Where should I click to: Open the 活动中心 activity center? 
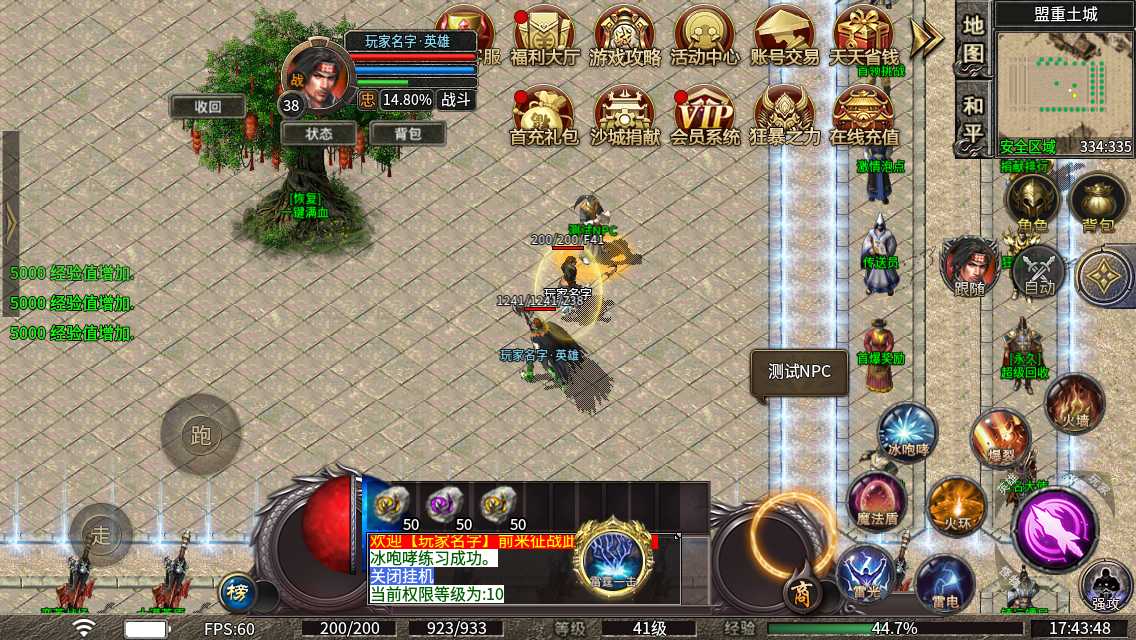coord(704,36)
